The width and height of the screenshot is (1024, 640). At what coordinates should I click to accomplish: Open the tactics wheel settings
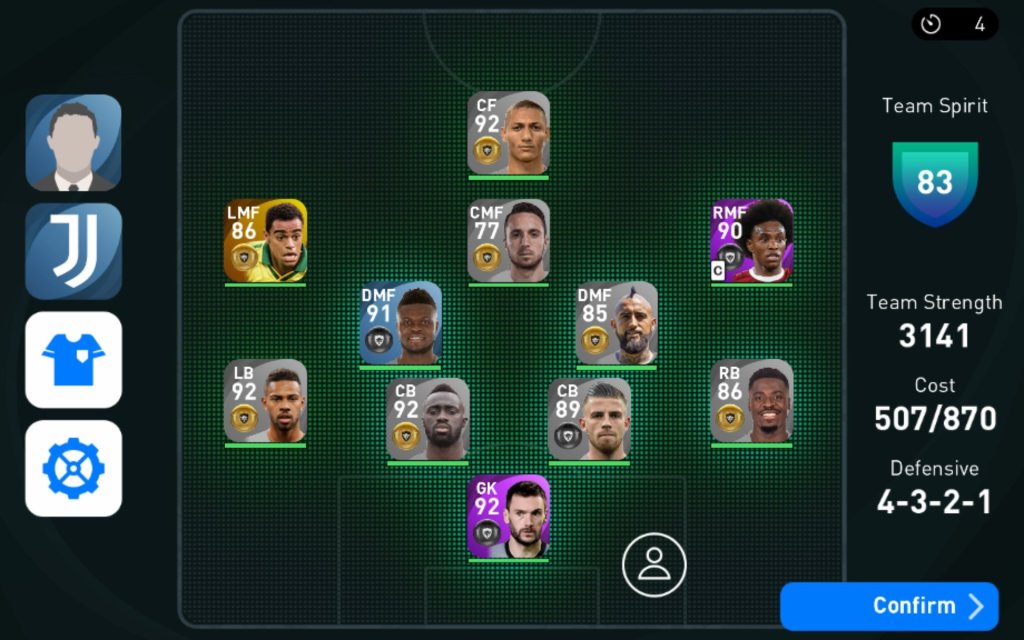point(73,468)
